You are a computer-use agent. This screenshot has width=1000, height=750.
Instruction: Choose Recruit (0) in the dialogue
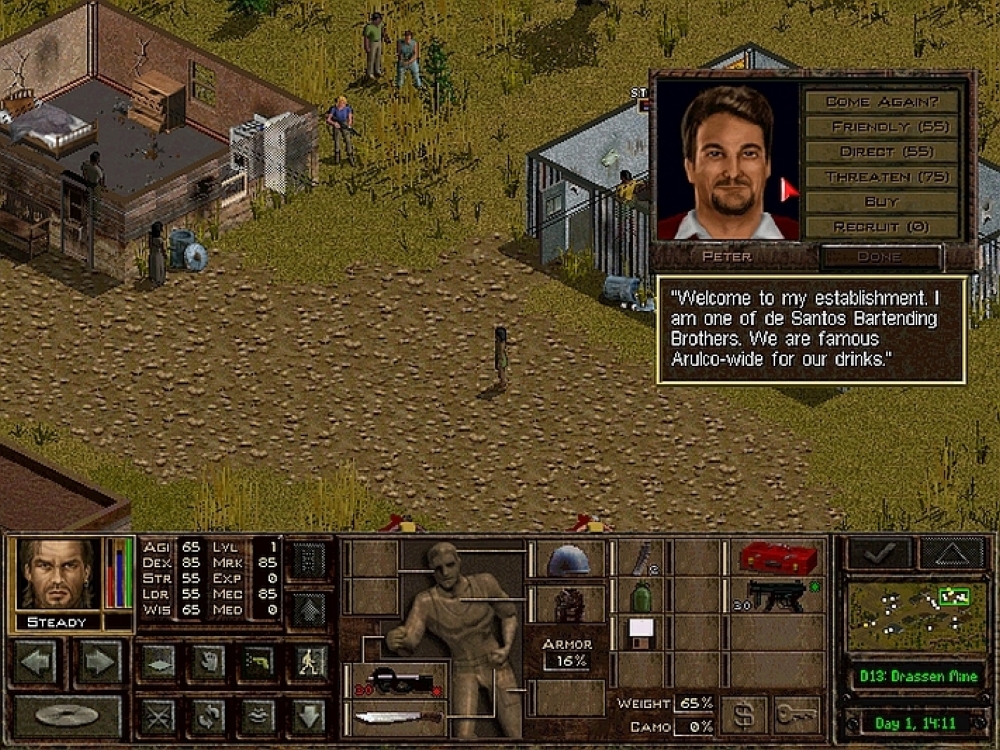click(881, 227)
